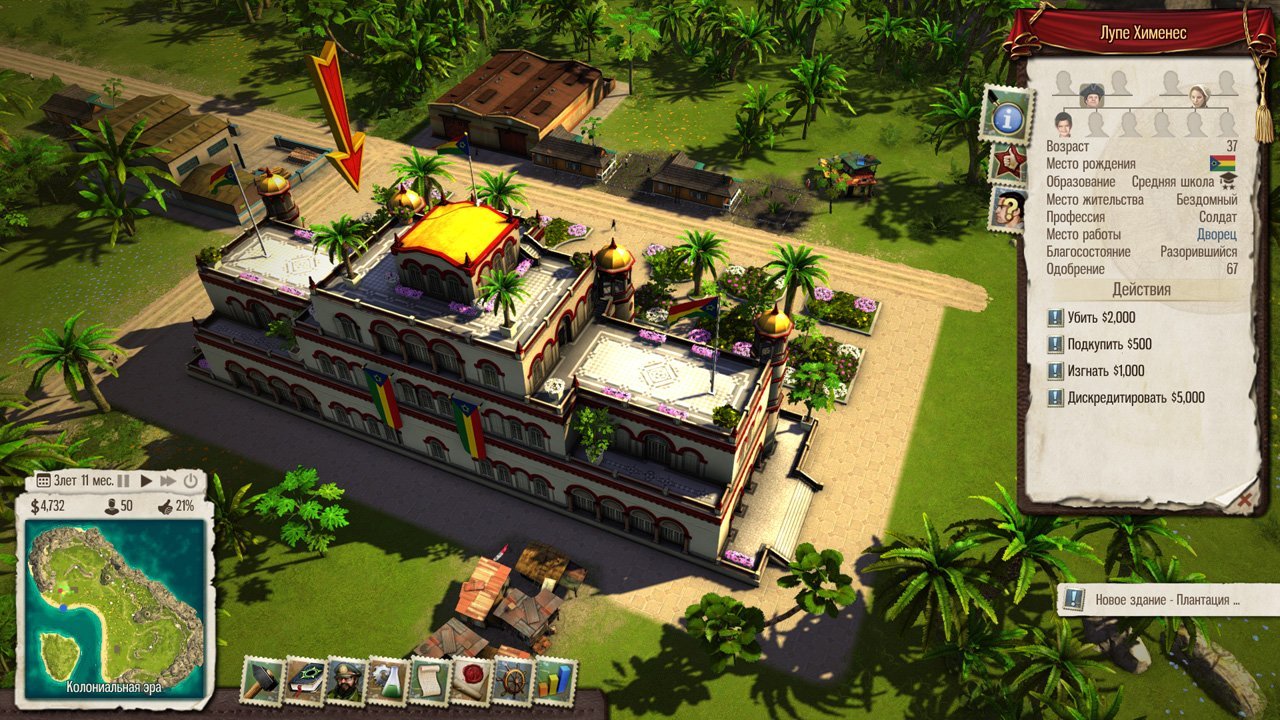Close the Лупе Хименес citizen panel
The height and width of the screenshot is (720, 1280).
(x=1243, y=496)
